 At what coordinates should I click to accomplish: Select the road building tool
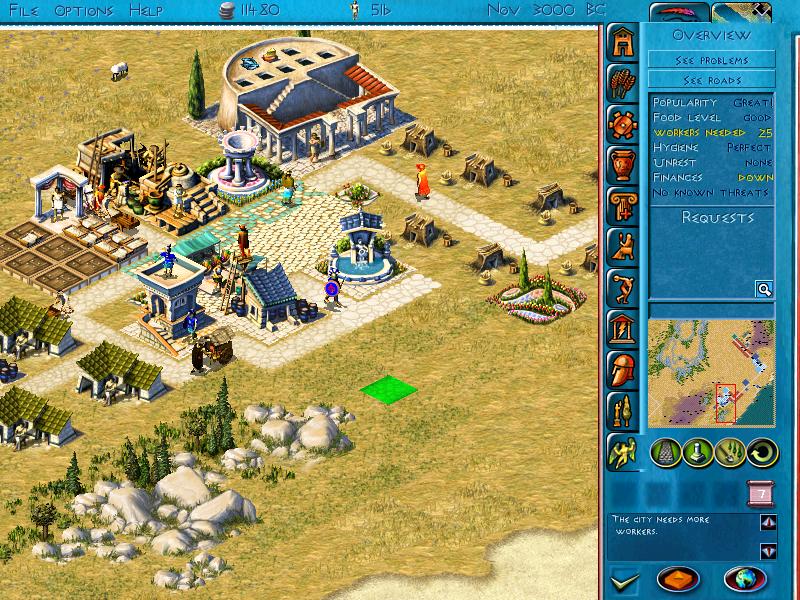[x=665, y=453]
